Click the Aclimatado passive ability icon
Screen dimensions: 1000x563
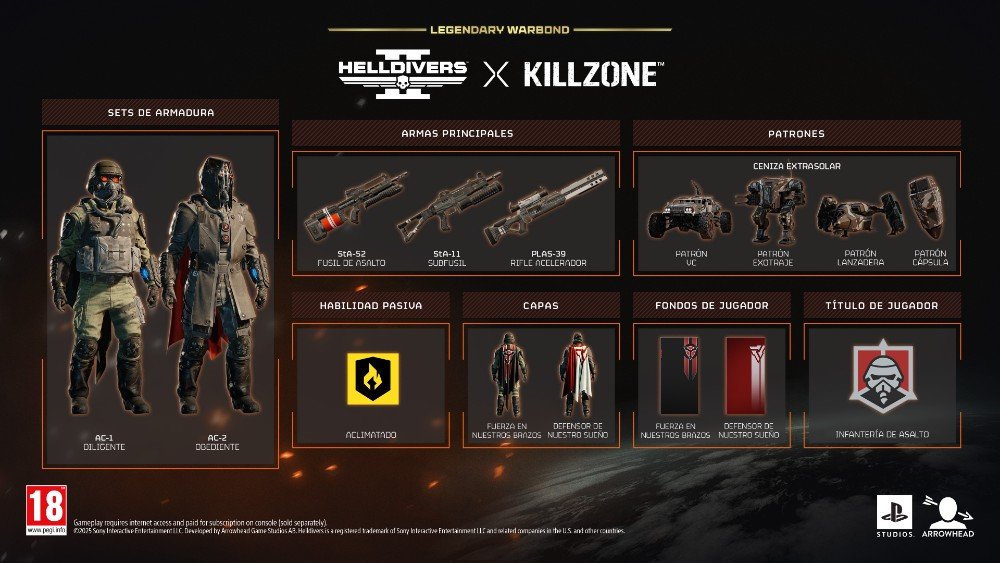373,378
